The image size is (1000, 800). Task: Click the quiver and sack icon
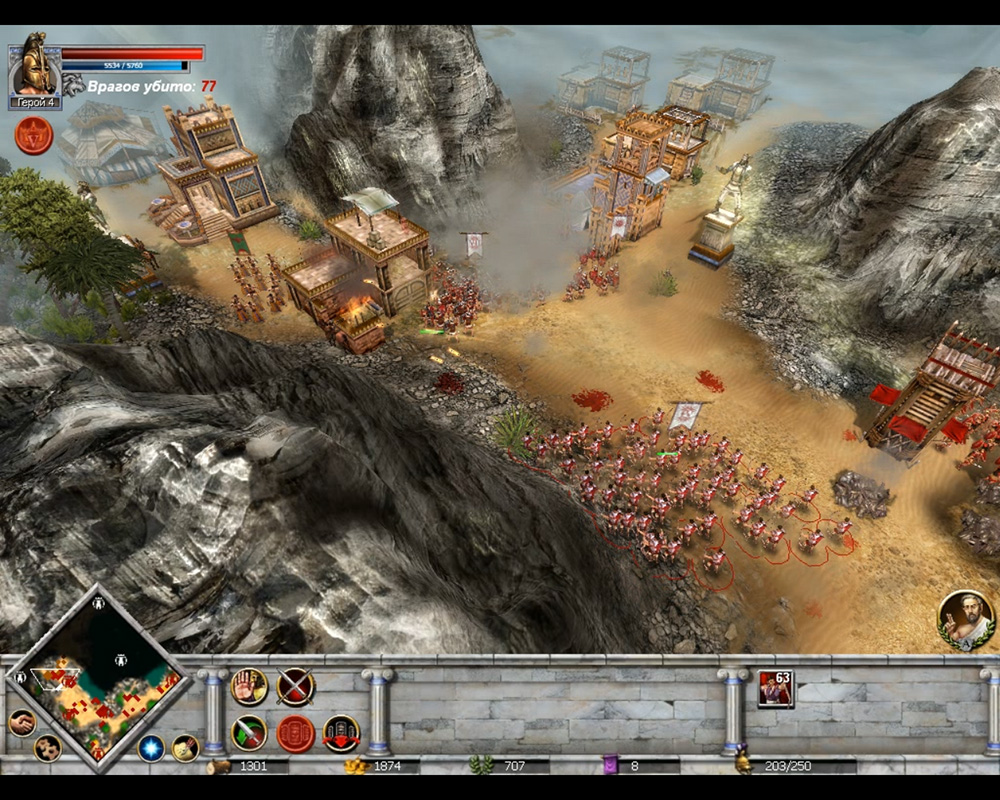tap(185, 747)
